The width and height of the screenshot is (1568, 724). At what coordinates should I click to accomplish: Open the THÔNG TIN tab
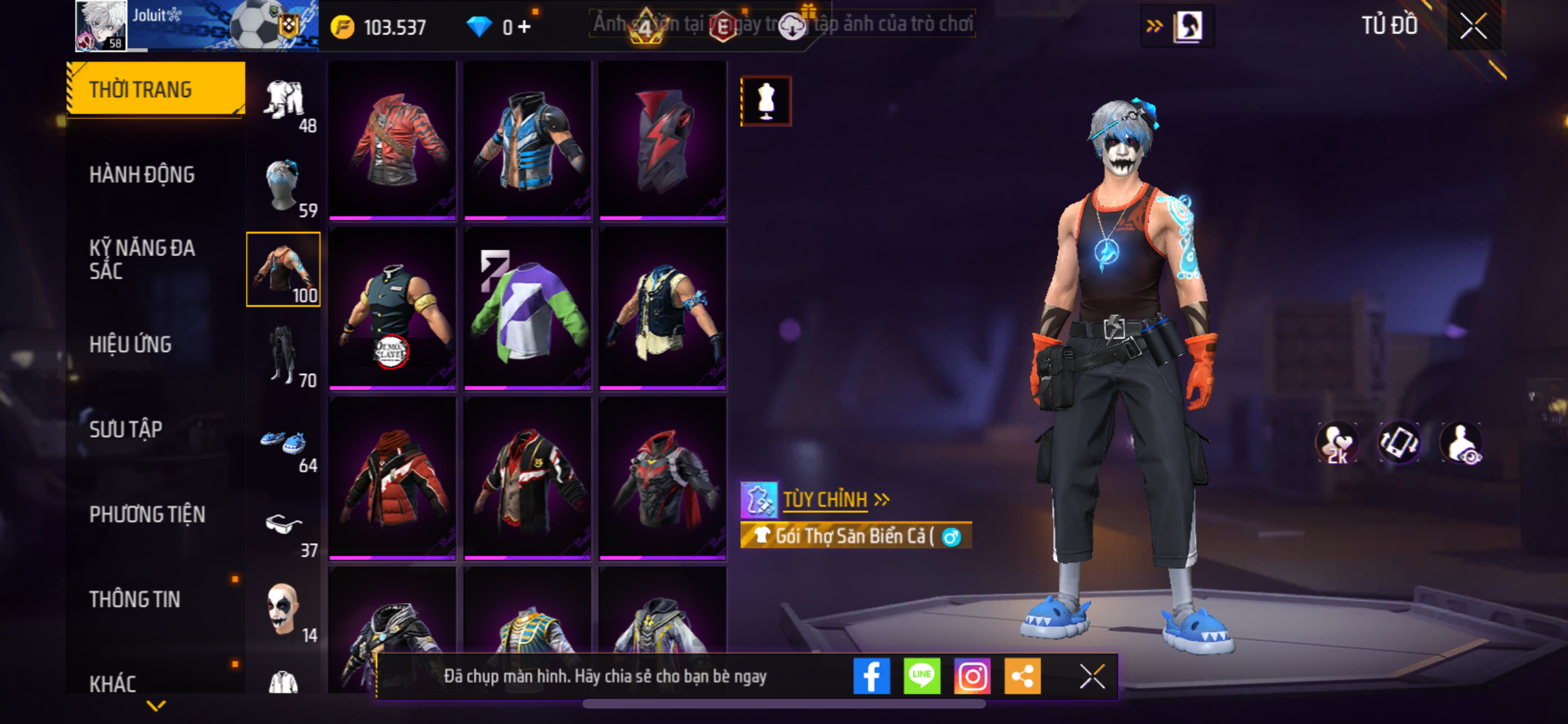click(135, 599)
